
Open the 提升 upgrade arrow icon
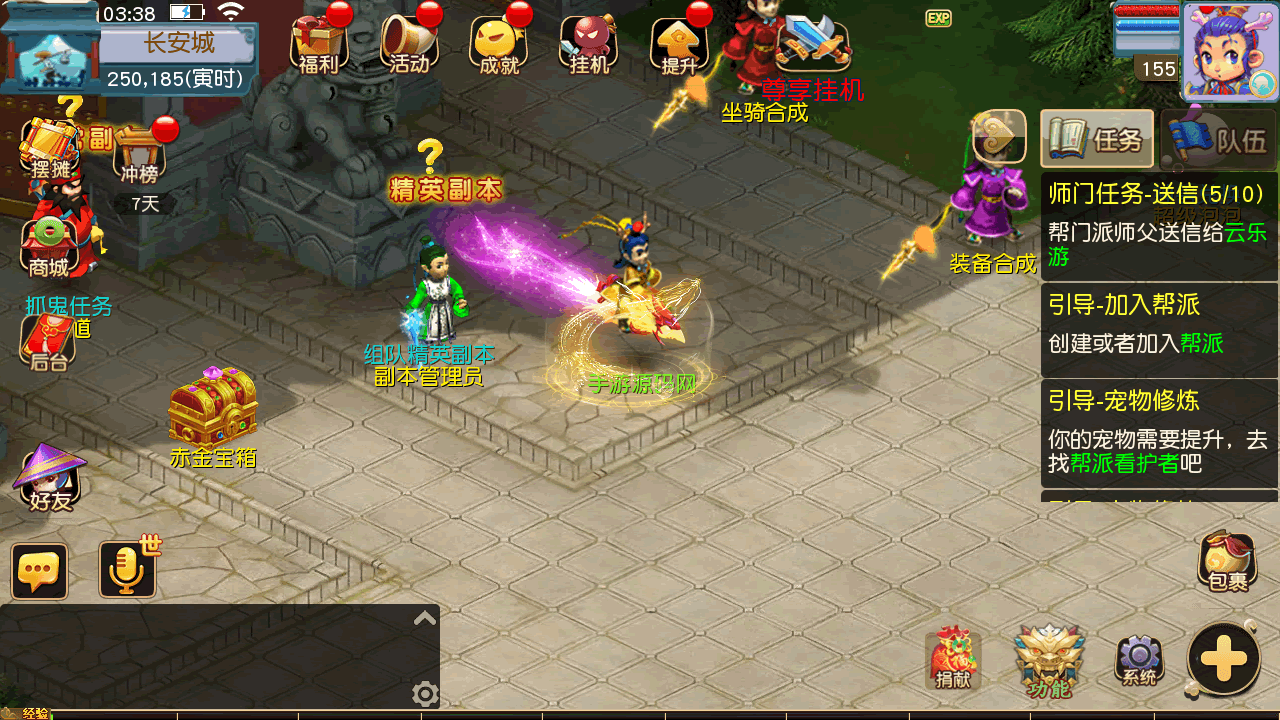click(x=679, y=45)
